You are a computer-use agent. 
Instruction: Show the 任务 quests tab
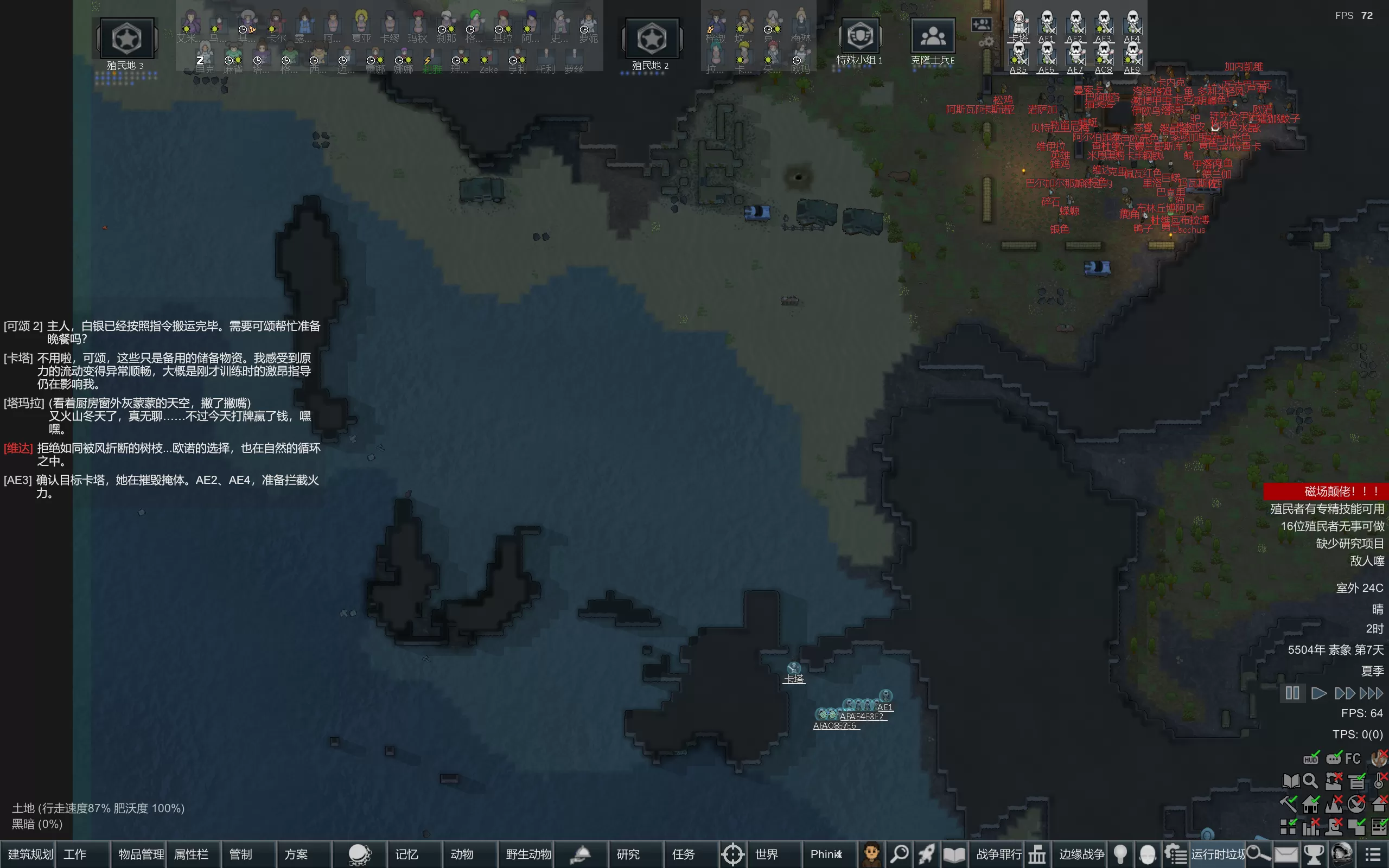[683, 854]
